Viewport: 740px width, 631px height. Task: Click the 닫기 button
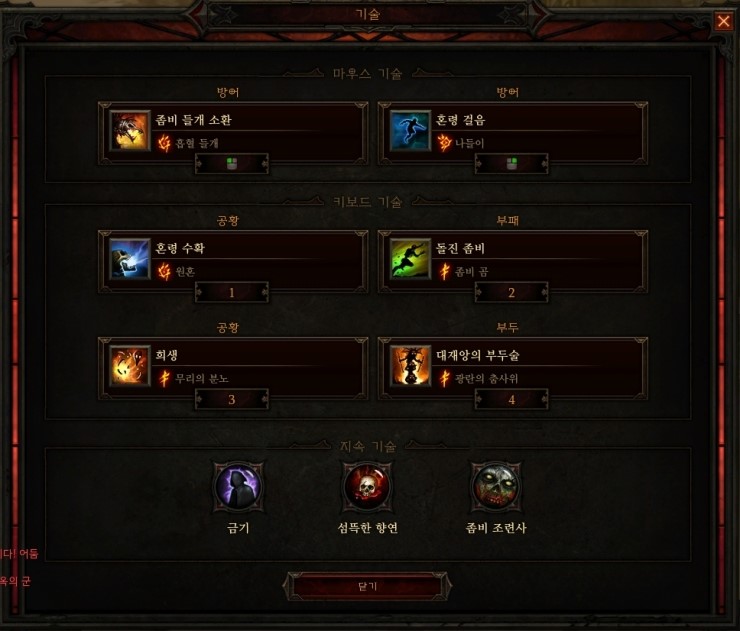point(364,586)
